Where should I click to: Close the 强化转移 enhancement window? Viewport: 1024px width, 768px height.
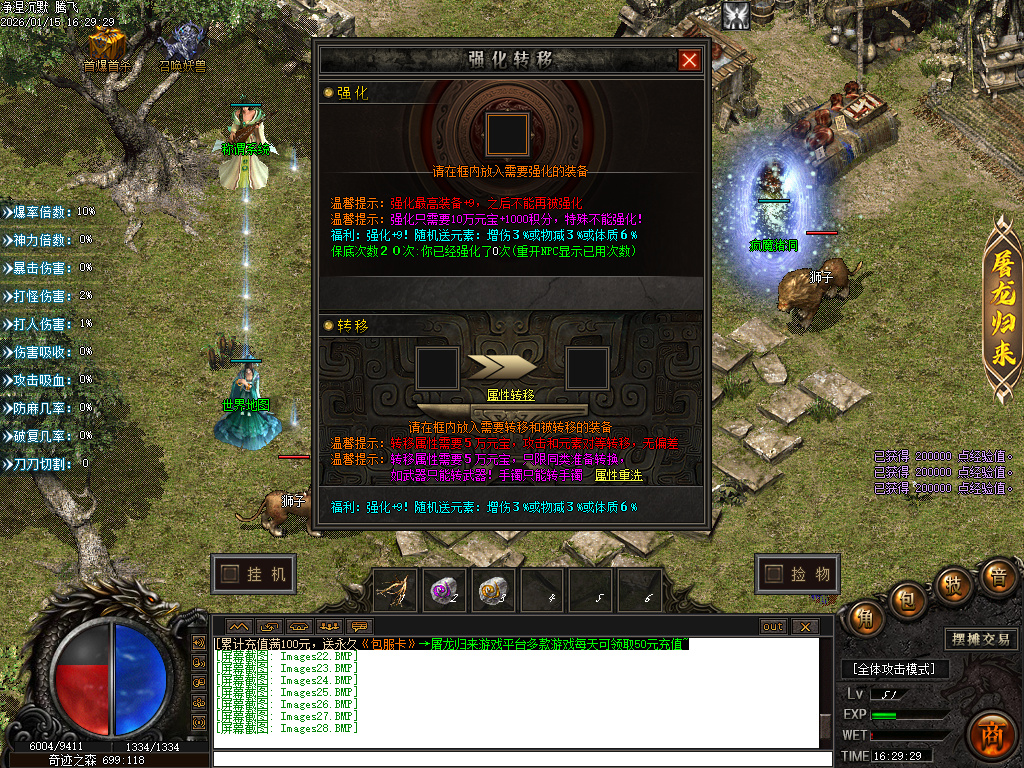pyautogui.click(x=689, y=60)
